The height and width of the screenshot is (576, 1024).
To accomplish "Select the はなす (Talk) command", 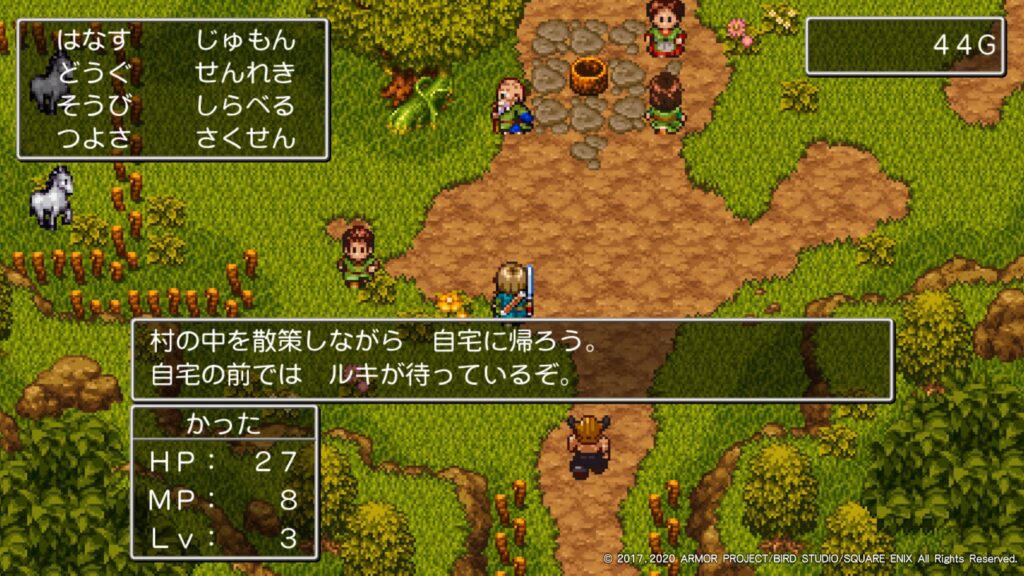I will pyautogui.click(x=93, y=42).
